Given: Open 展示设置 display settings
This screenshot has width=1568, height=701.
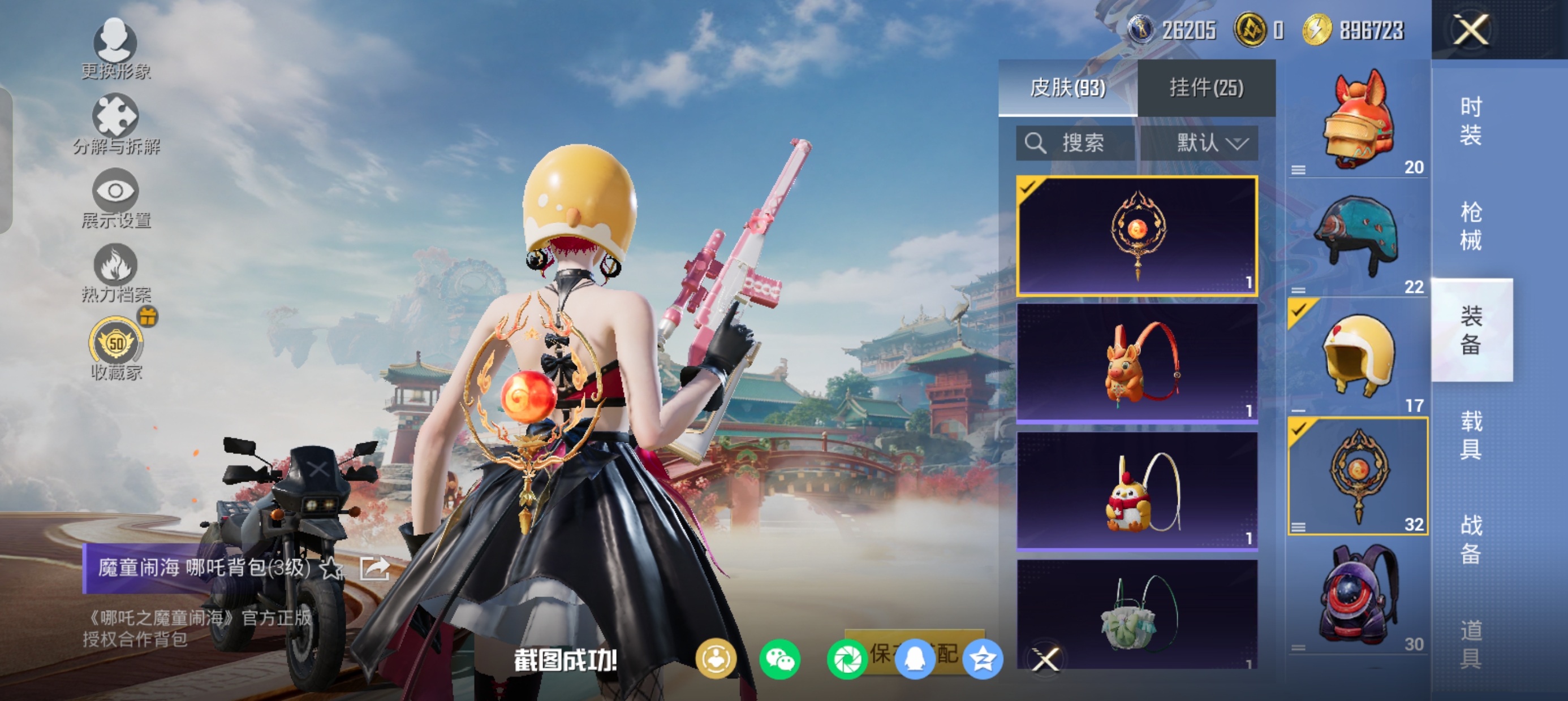Looking at the screenshot, I should tap(115, 199).
